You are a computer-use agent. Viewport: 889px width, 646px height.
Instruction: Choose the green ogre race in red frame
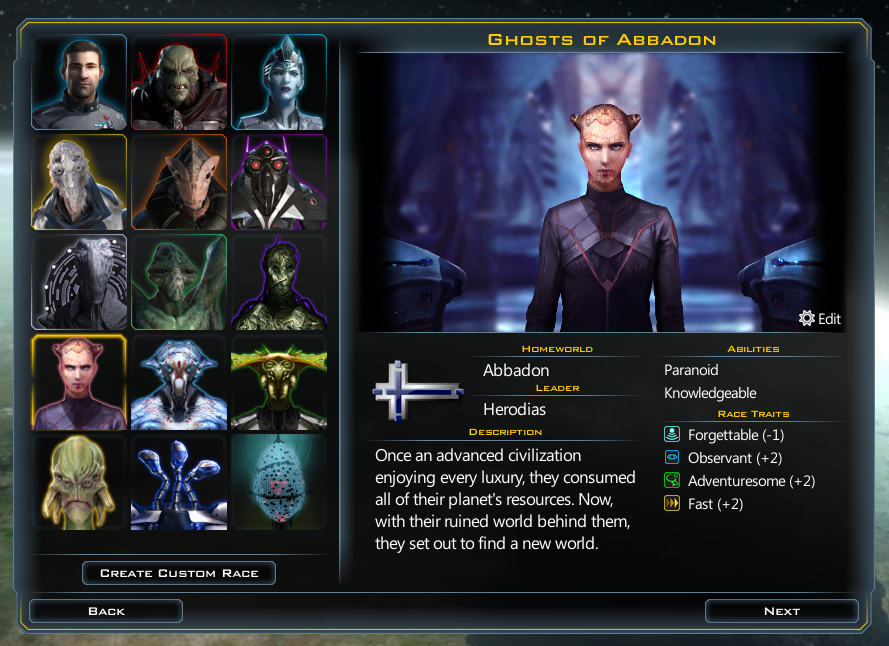[x=179, y=82]
